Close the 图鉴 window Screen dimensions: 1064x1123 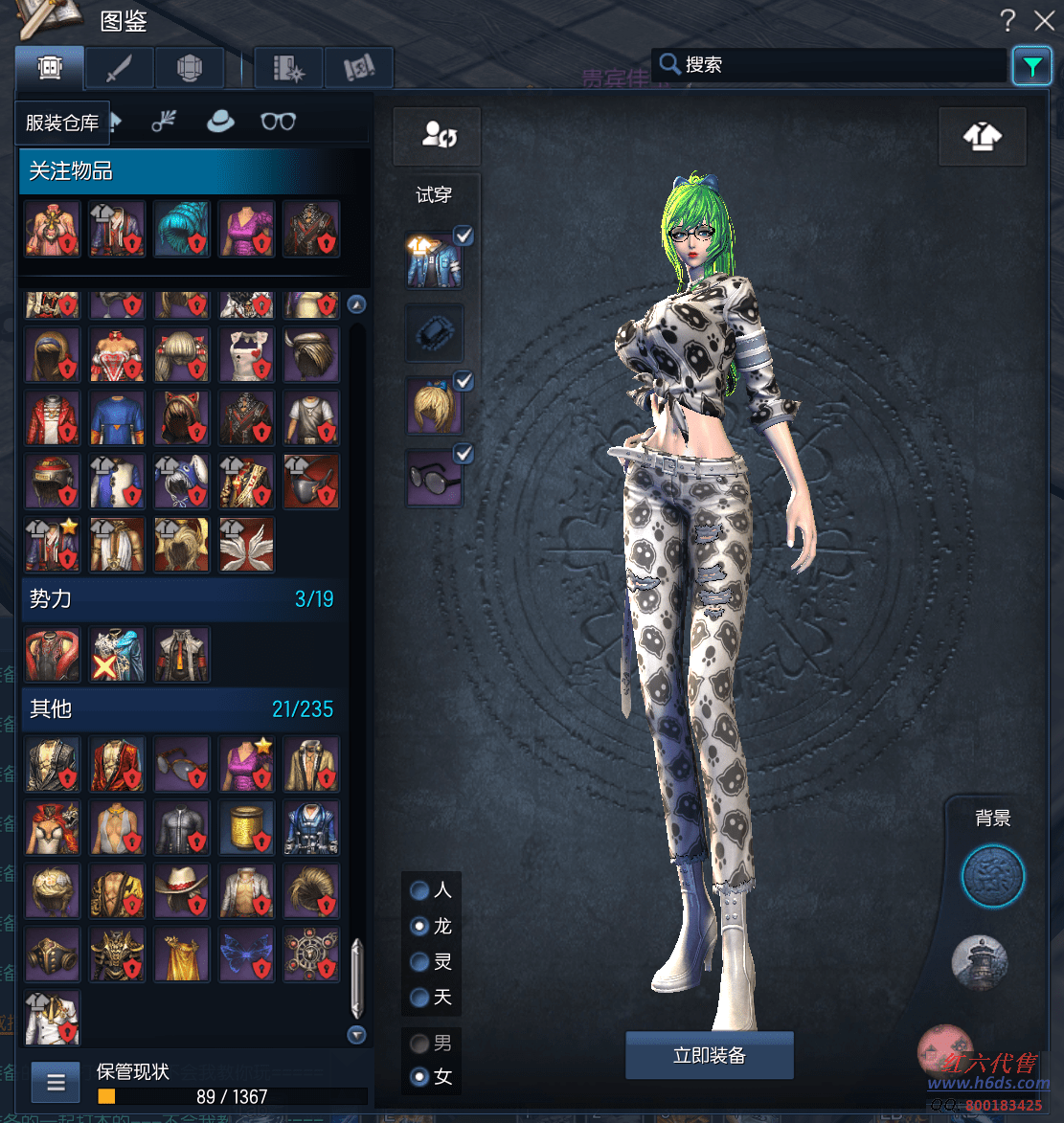click(x=1044, y=20)
